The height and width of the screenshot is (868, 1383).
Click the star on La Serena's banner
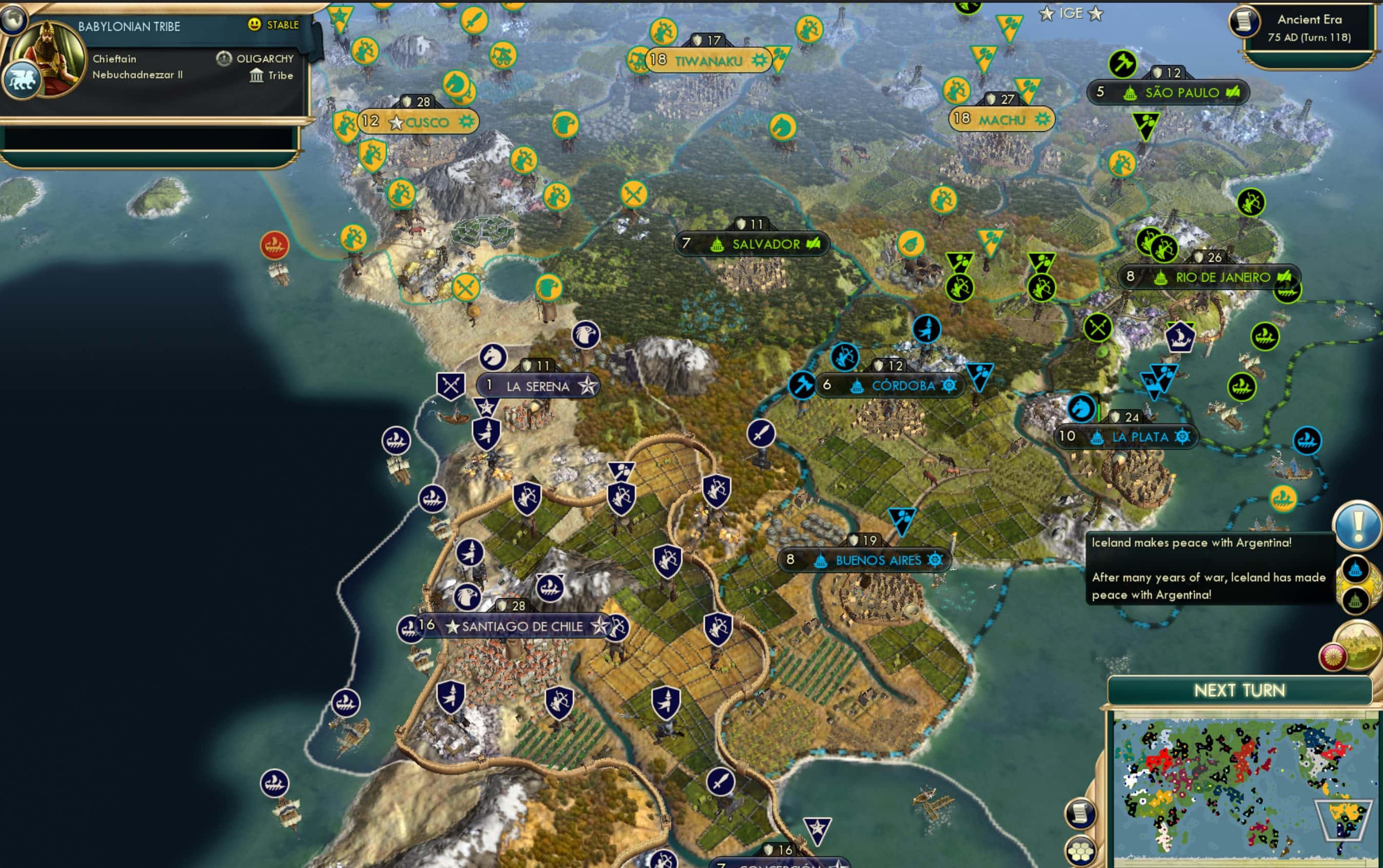[587, 386]
